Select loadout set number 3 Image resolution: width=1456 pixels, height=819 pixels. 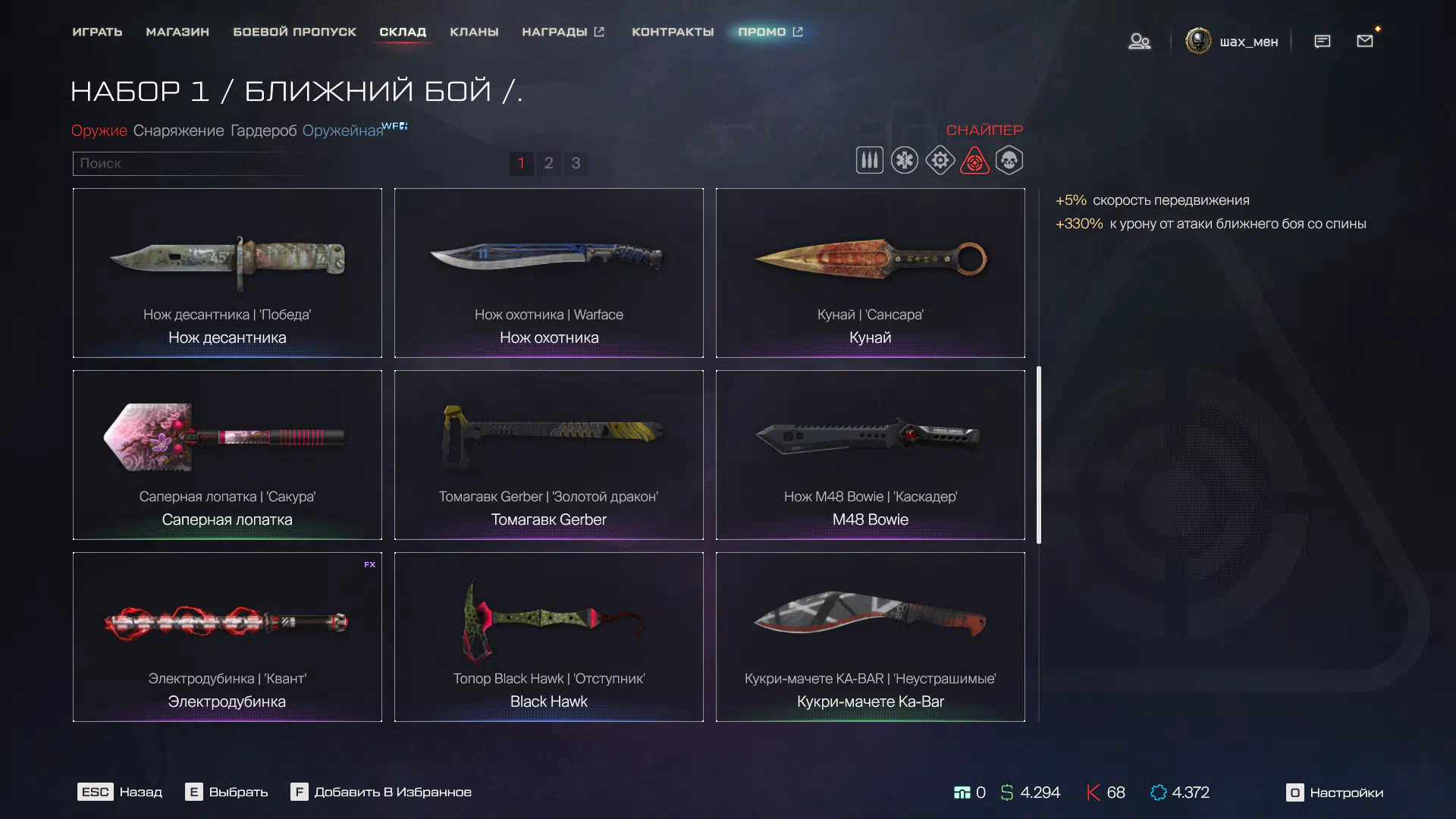coord(576,163)
